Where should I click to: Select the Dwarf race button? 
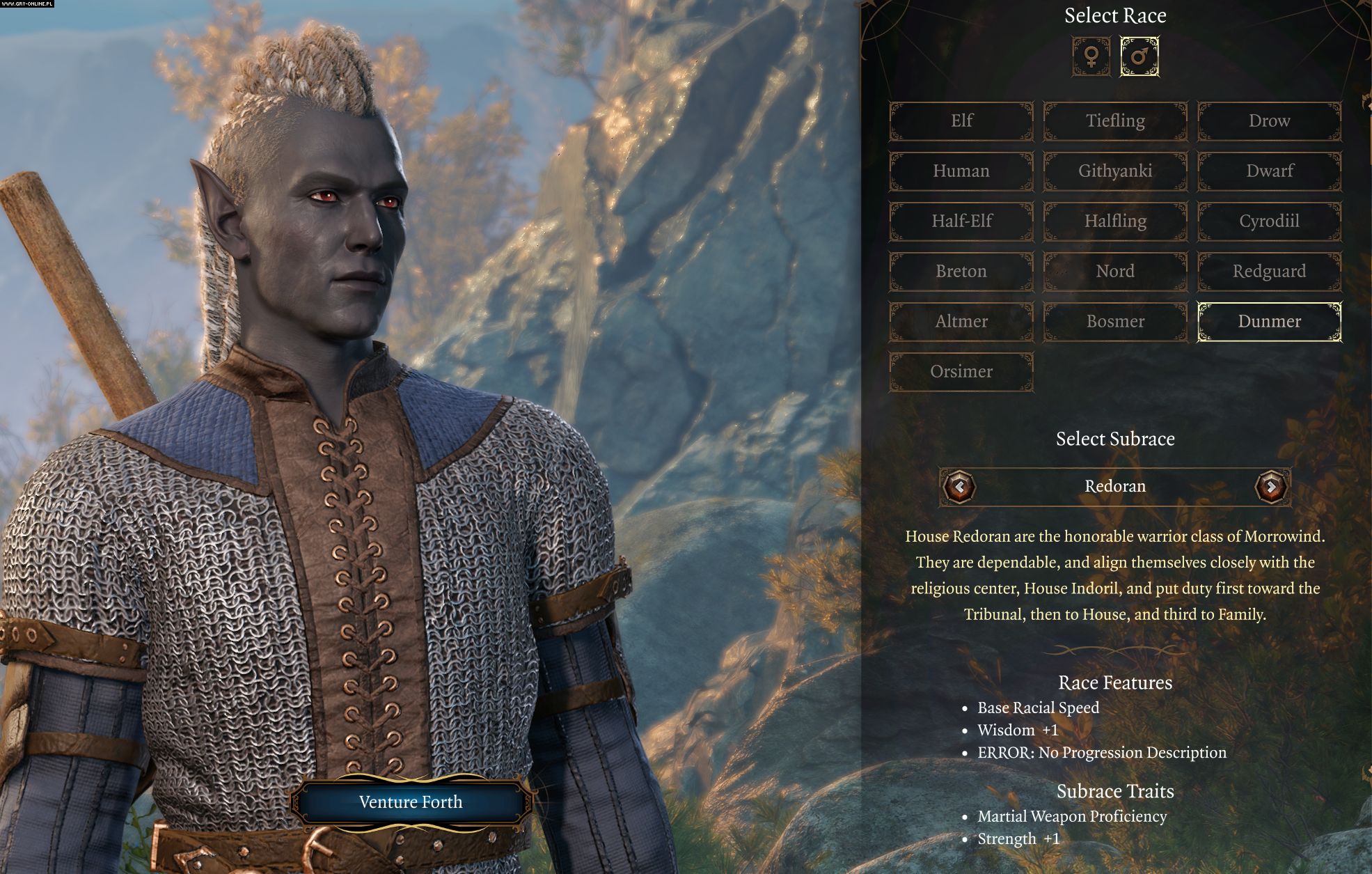tap(1269, 171)
